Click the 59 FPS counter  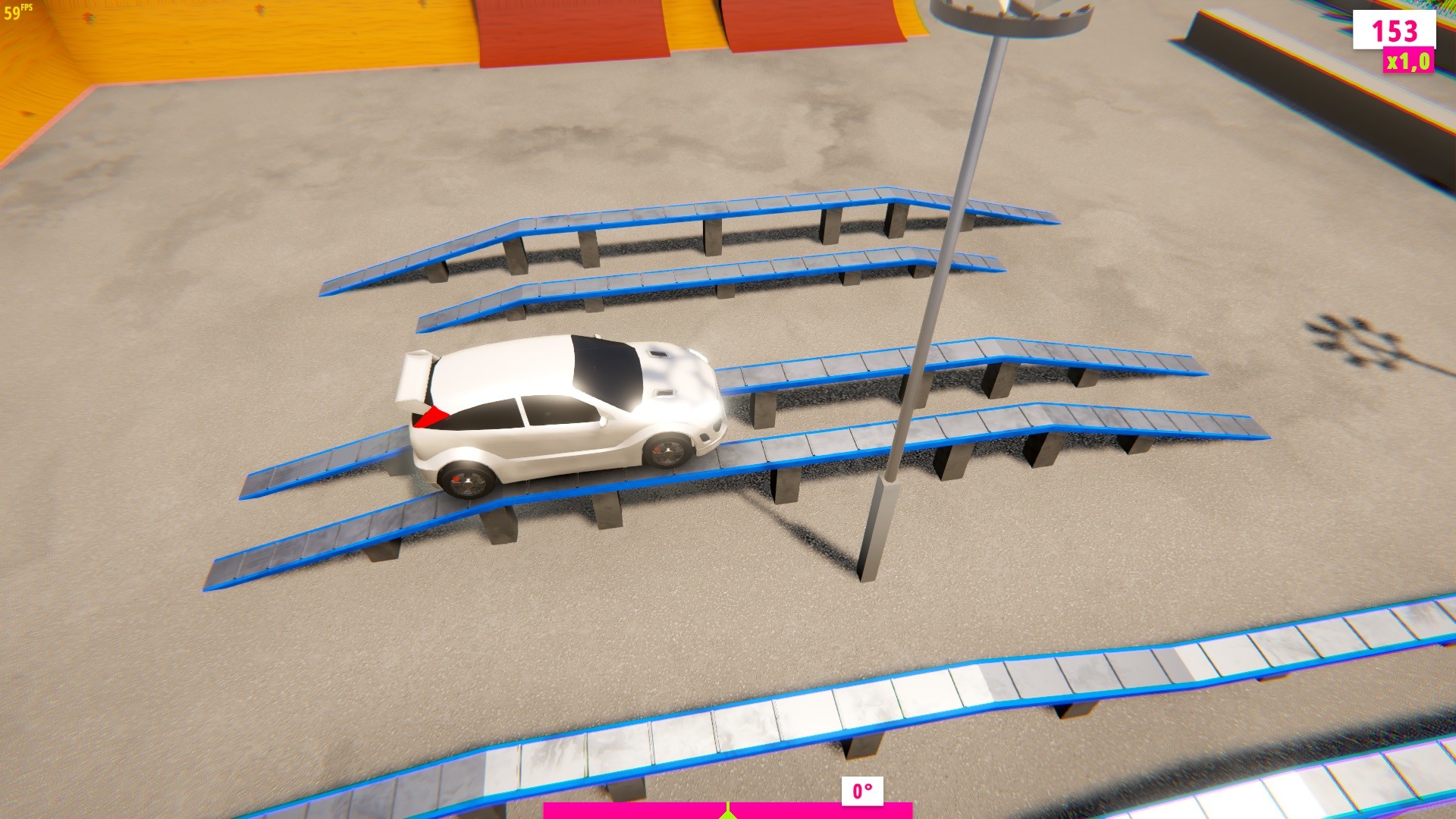[x=17, y=11]
